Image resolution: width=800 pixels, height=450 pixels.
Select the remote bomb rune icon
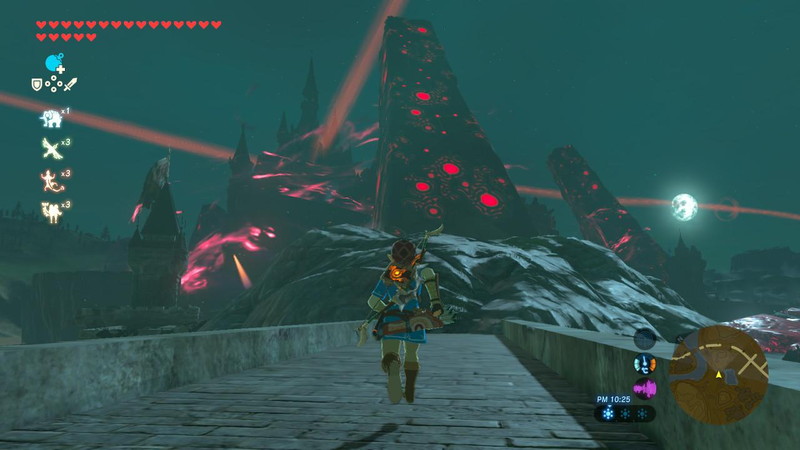[54, 62]
